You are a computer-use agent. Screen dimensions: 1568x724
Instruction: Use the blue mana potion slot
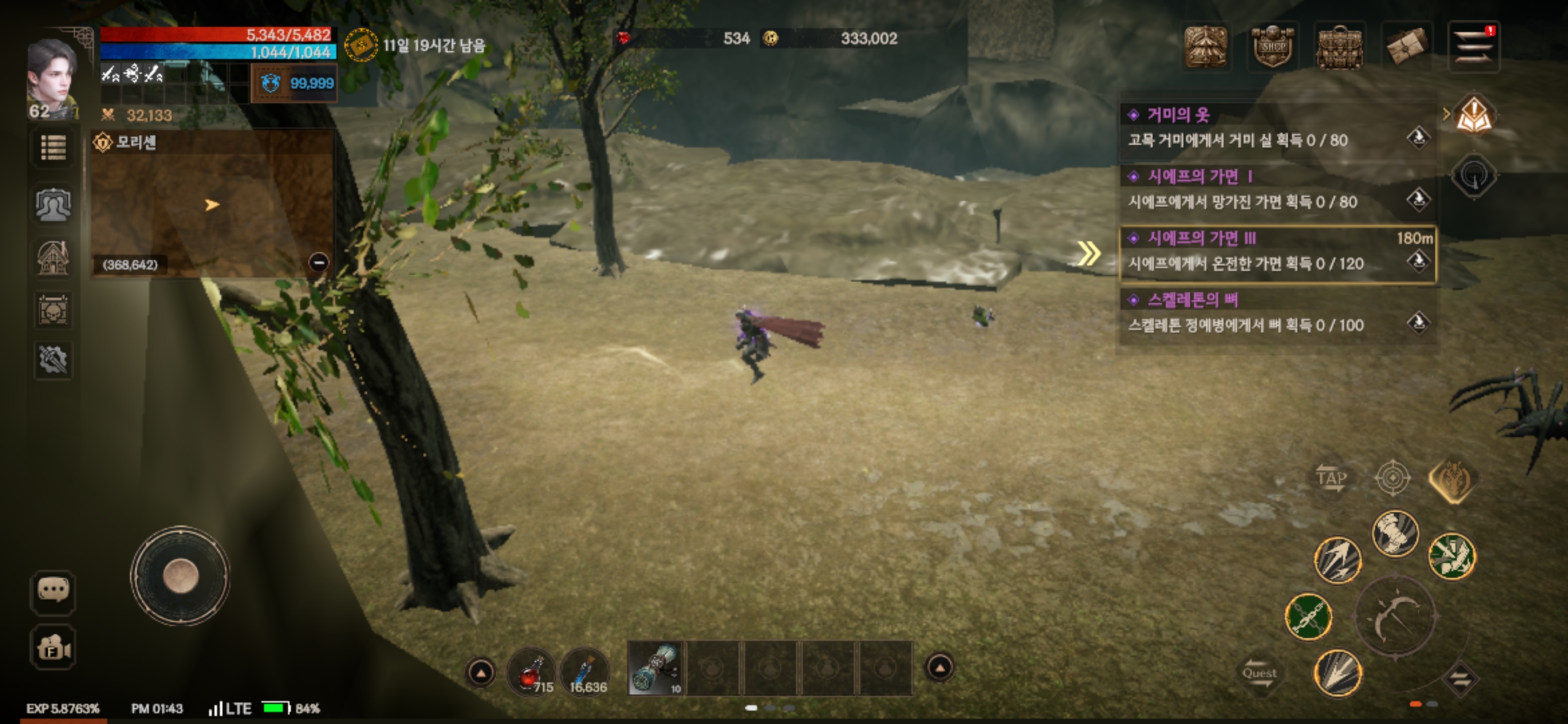tap(584, 670)
